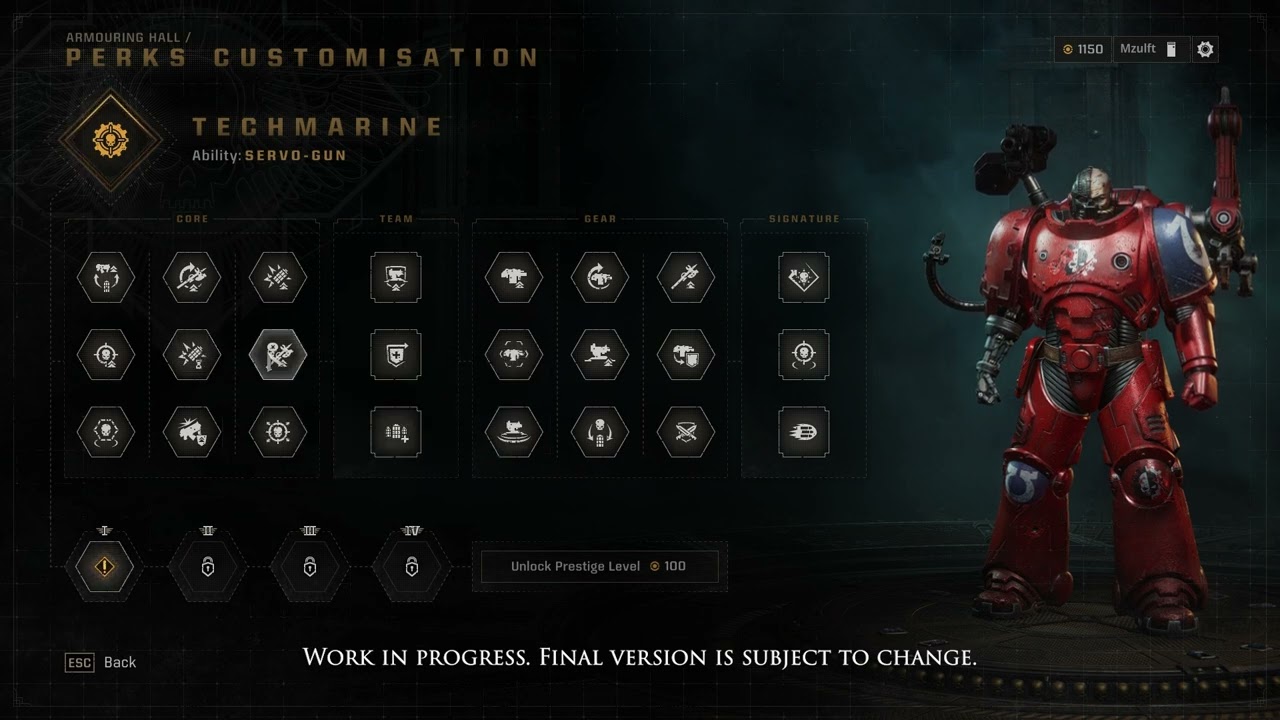Viewport: 1280px width, 720px height.
Task: Open the settings gear icon
Action: click(1205, 49)
